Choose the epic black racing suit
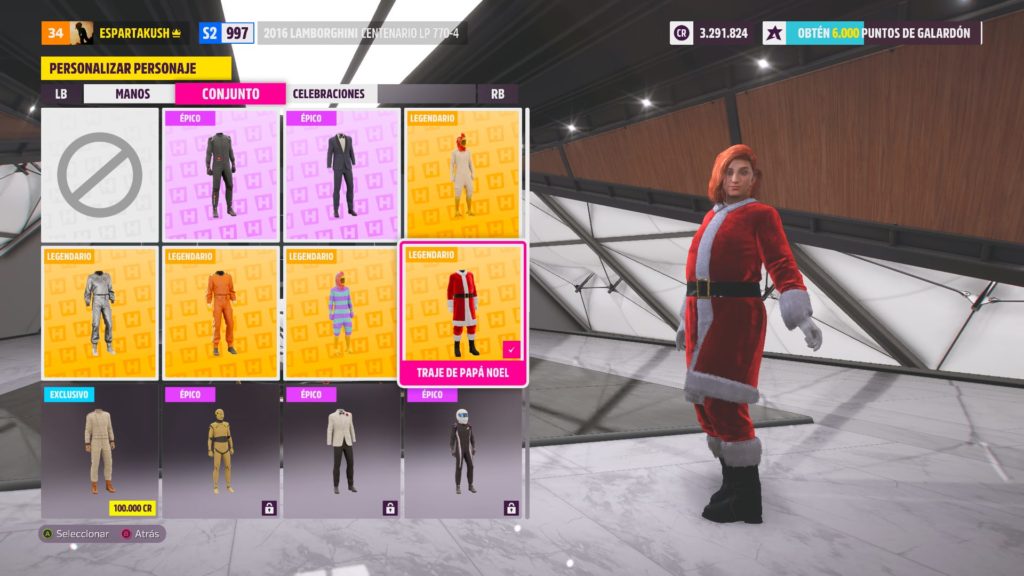 tap(221, 174)
